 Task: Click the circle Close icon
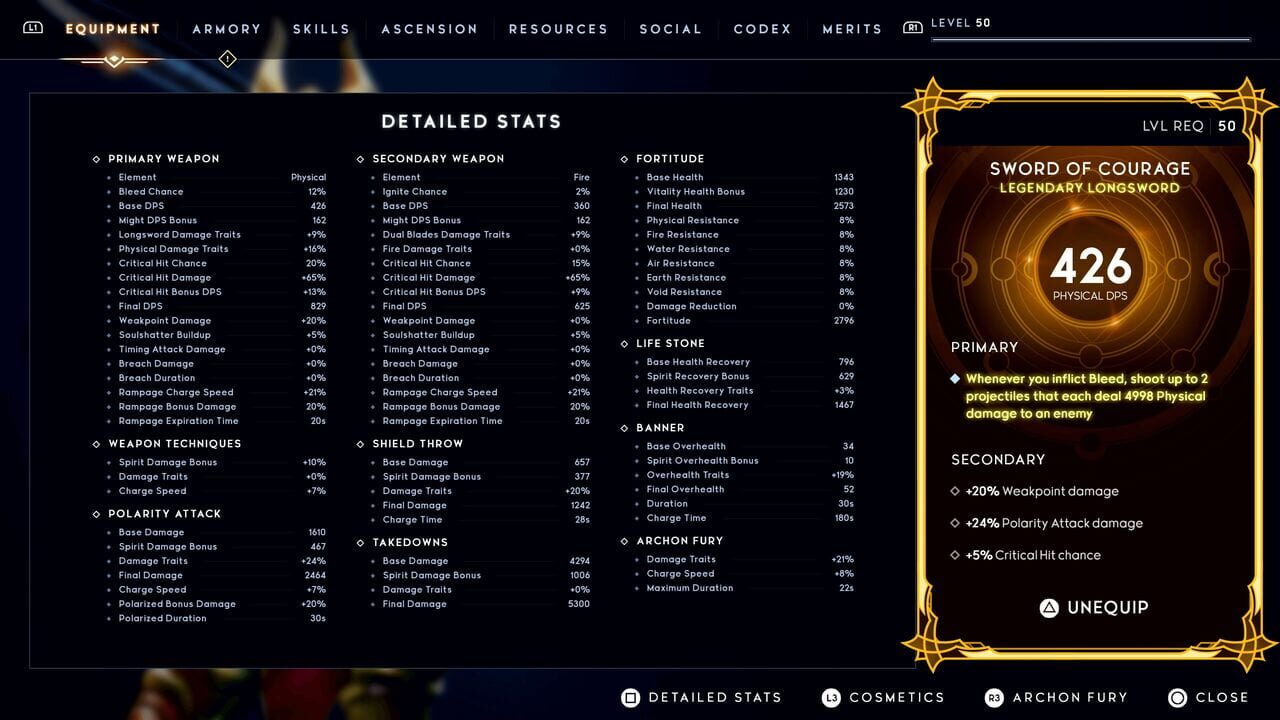(x=1178, y=697)
